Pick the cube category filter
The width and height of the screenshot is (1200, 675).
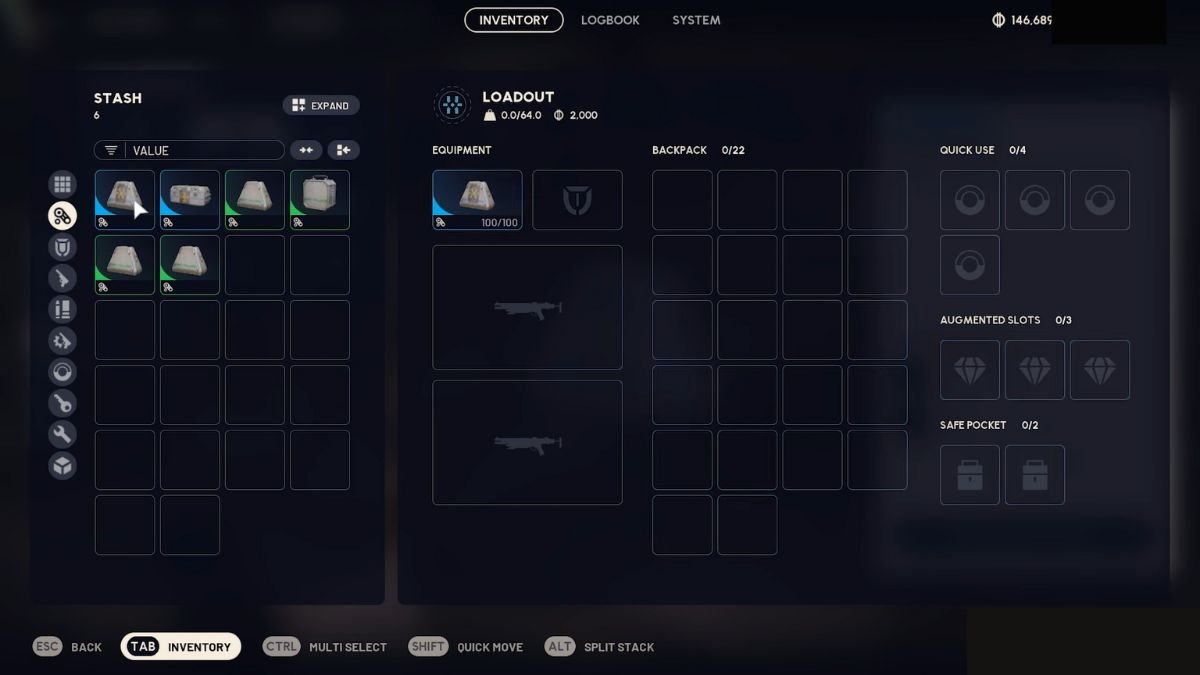[x=62, y=465]
